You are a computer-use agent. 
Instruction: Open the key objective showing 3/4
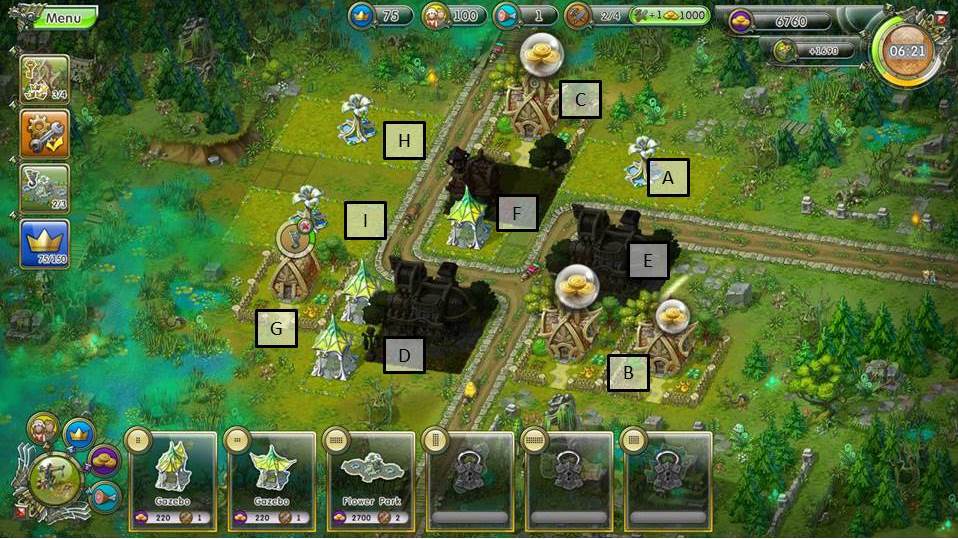45,79
